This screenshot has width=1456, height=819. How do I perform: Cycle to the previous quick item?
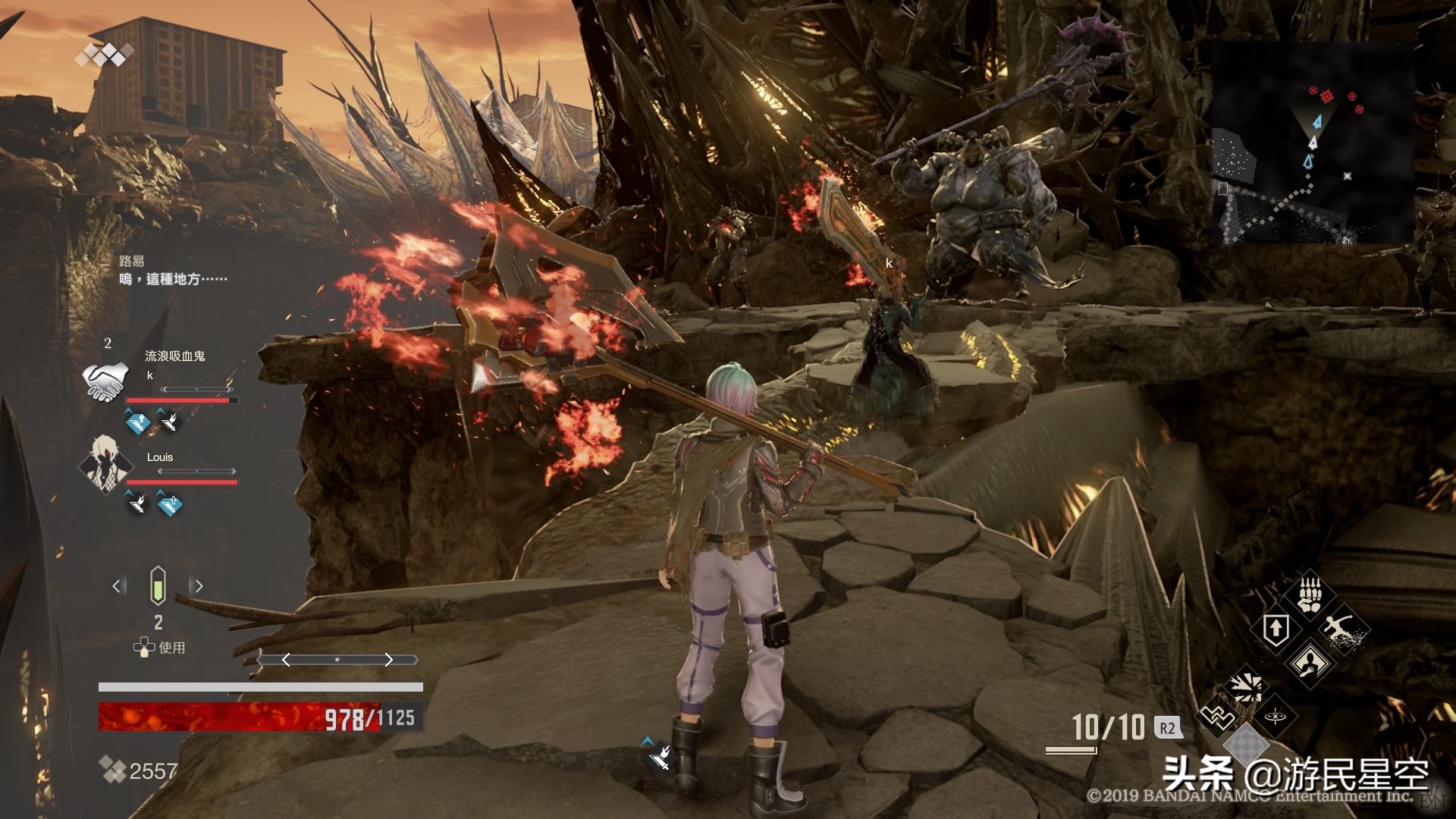tap(117, 585)
